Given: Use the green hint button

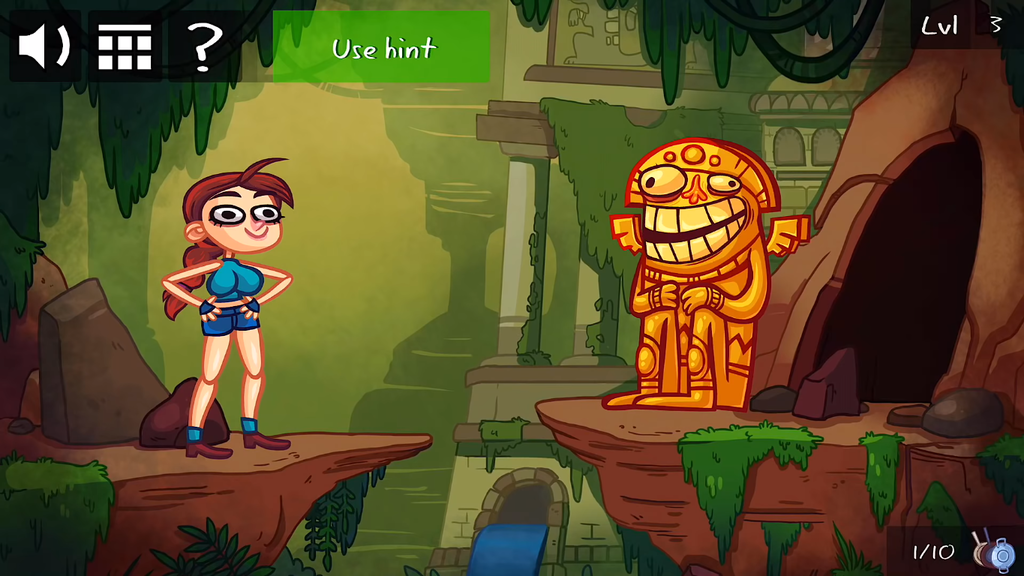Looking at the screenshot, I should pos(382,47).
